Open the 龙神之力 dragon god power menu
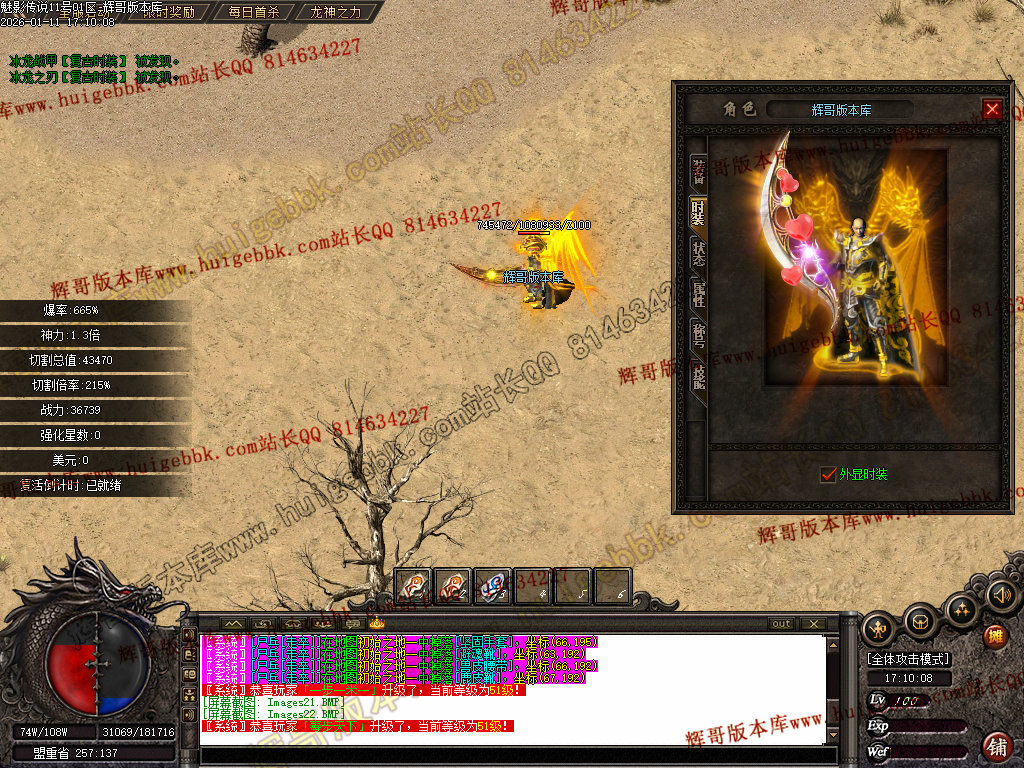 (336, 13)
